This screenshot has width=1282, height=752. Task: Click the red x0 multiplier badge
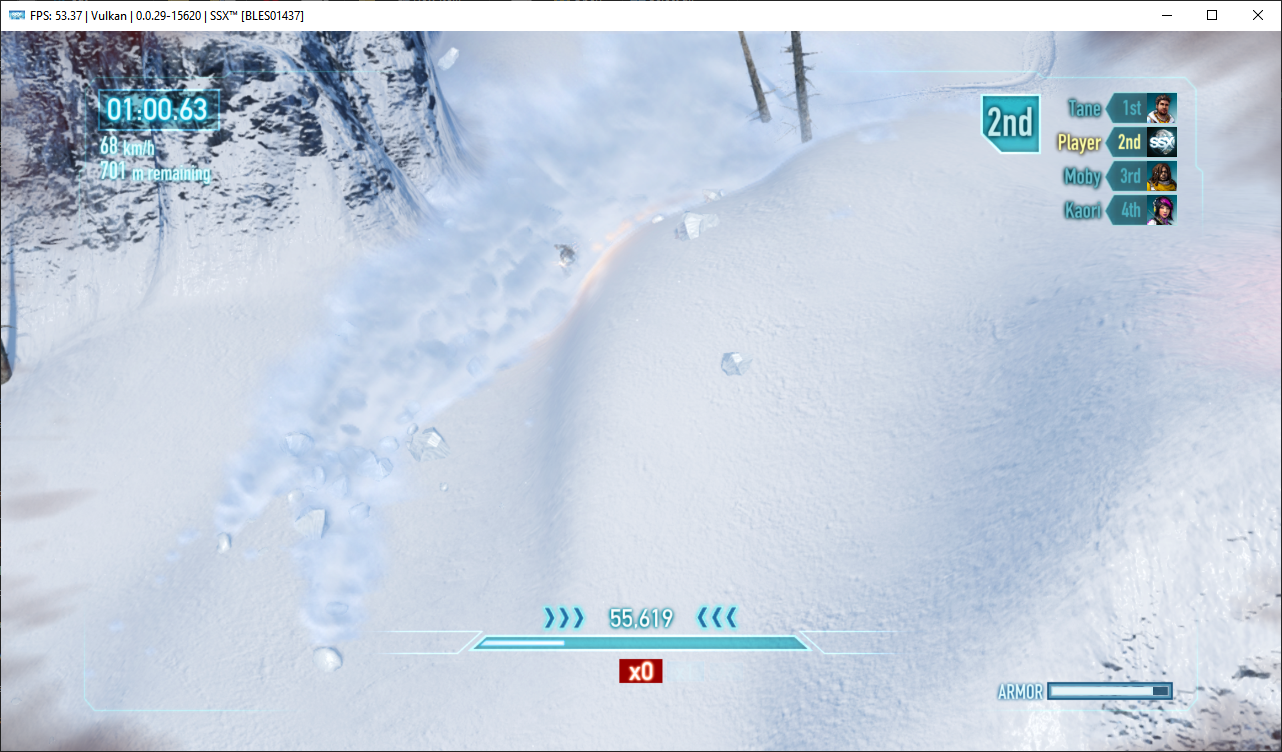[x=639, y=671]
